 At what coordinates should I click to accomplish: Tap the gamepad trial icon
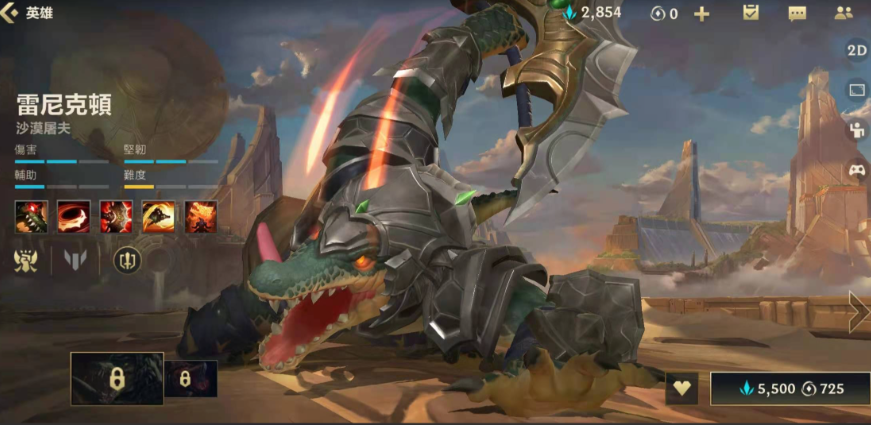point(857,170)
